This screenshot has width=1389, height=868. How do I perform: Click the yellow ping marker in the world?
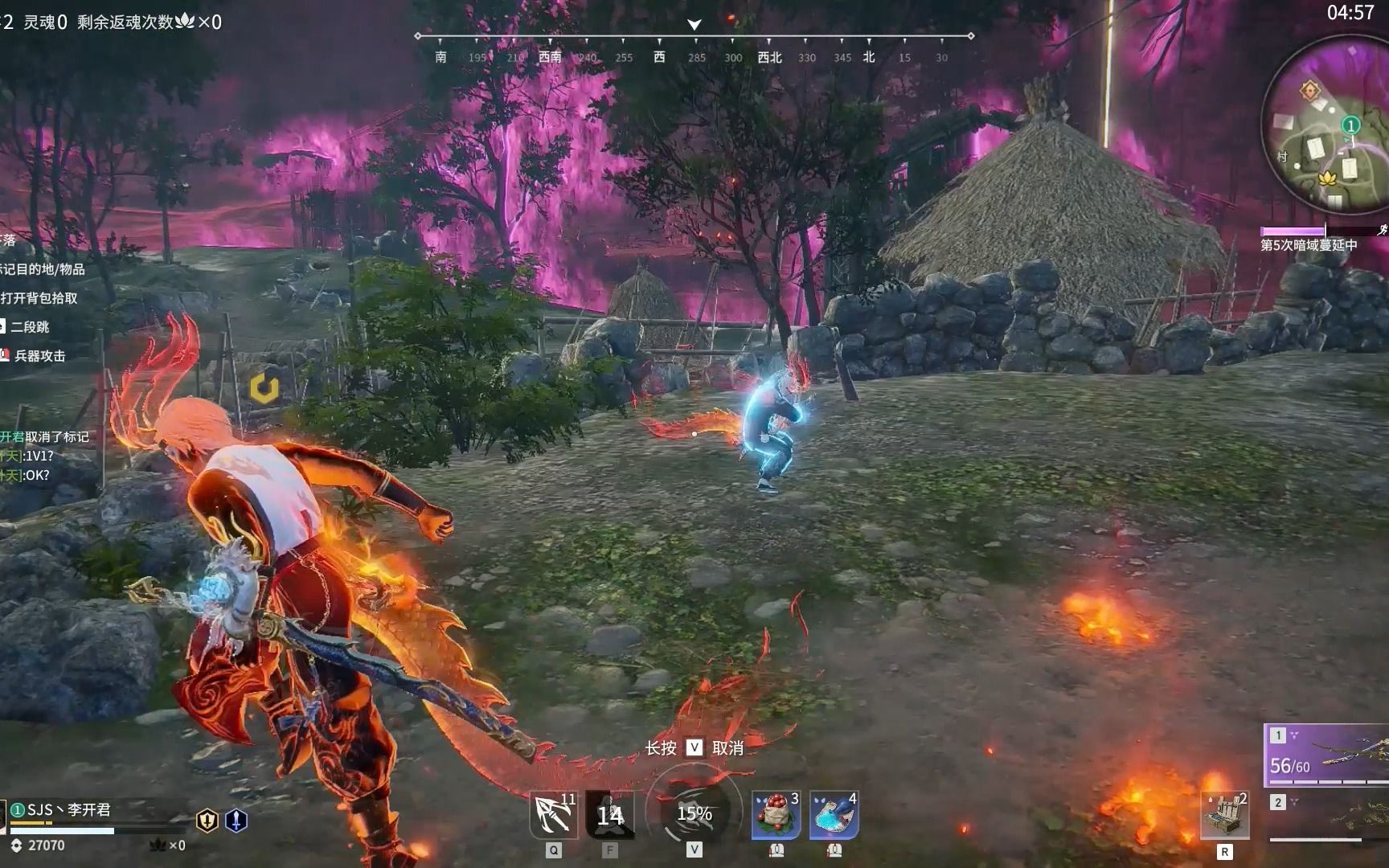(x=264, y=388)
